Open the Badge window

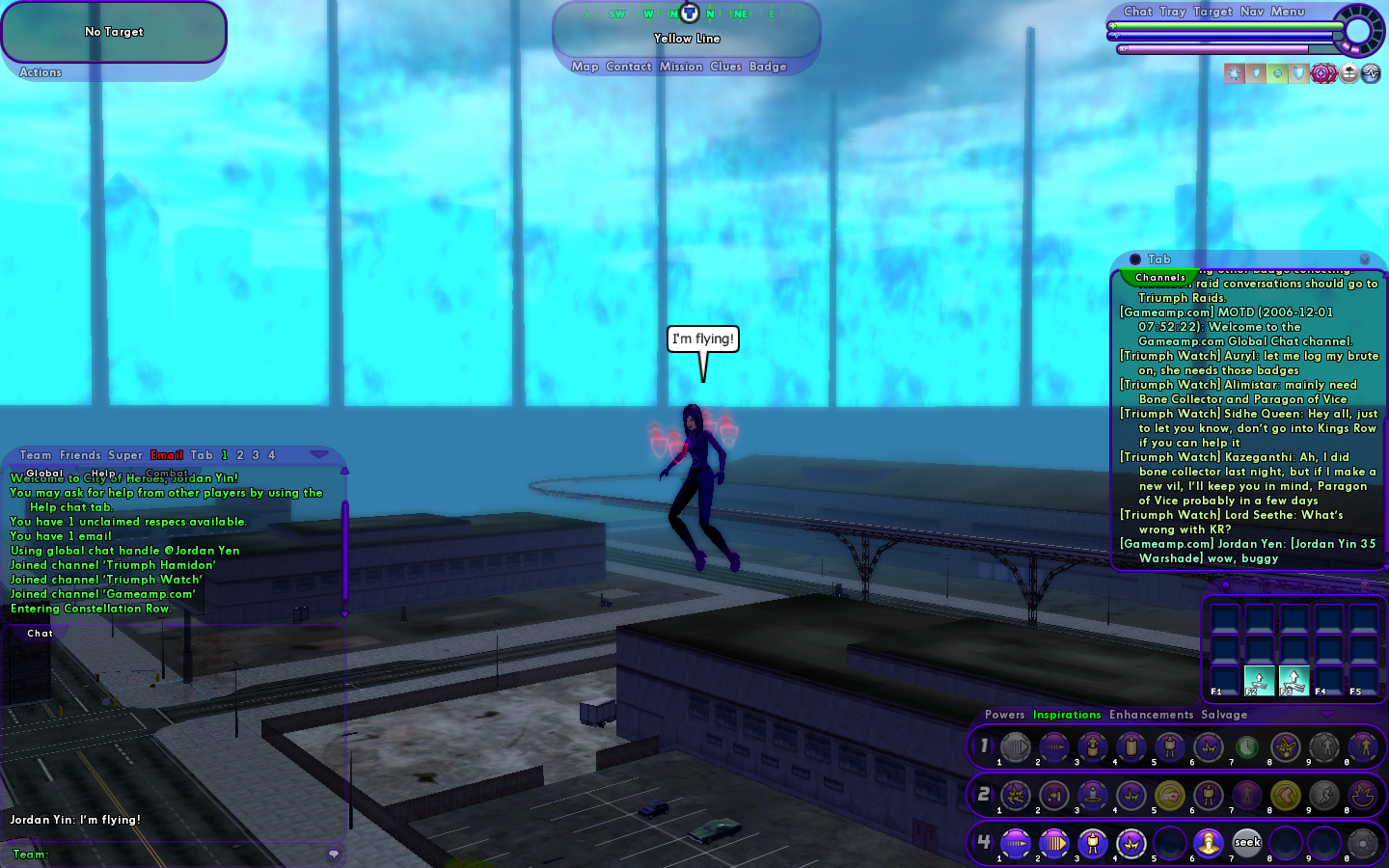pos(768,67)
